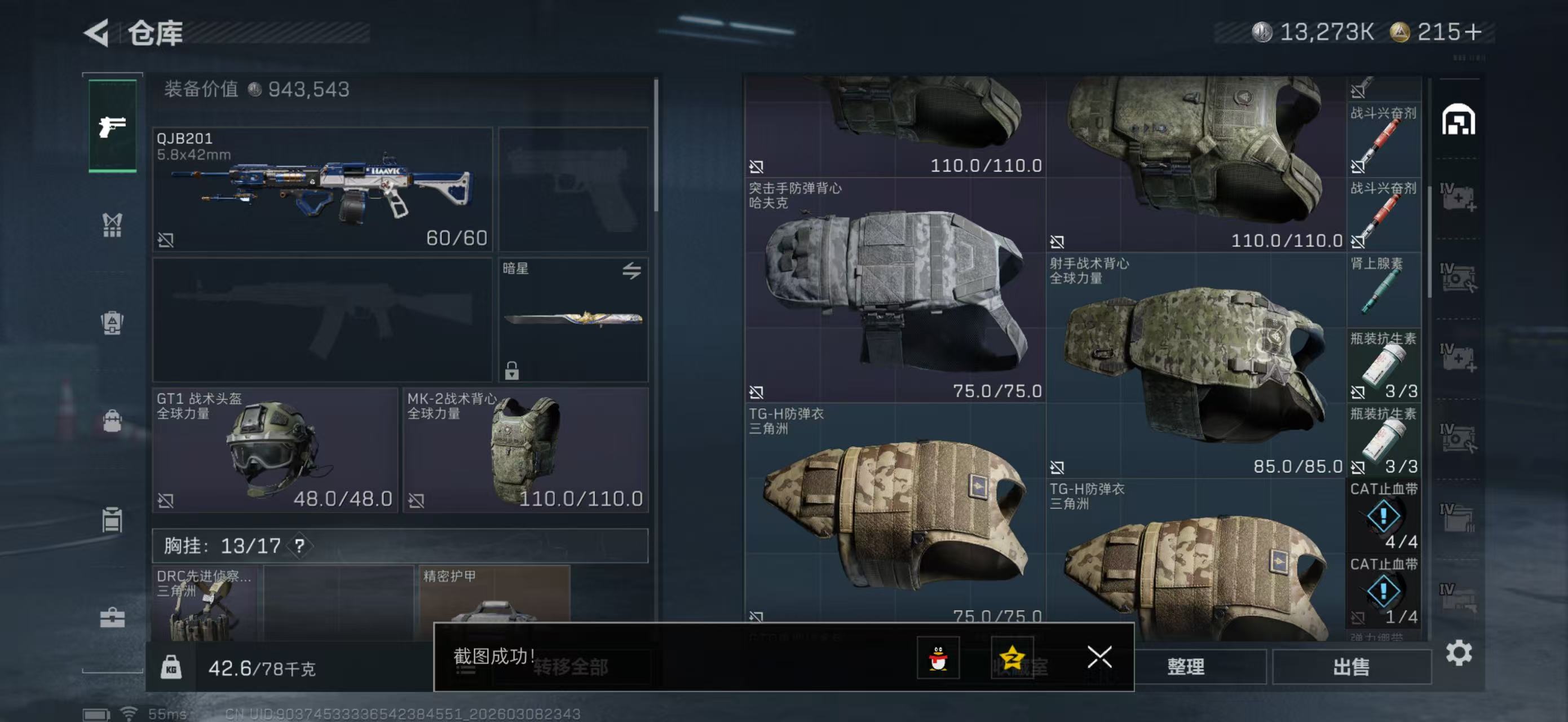Pick the 肾上腺素 adrenaline item
Image resolution: width=1568 pixels, height=722 pixels.
(x=1383, y=290)
